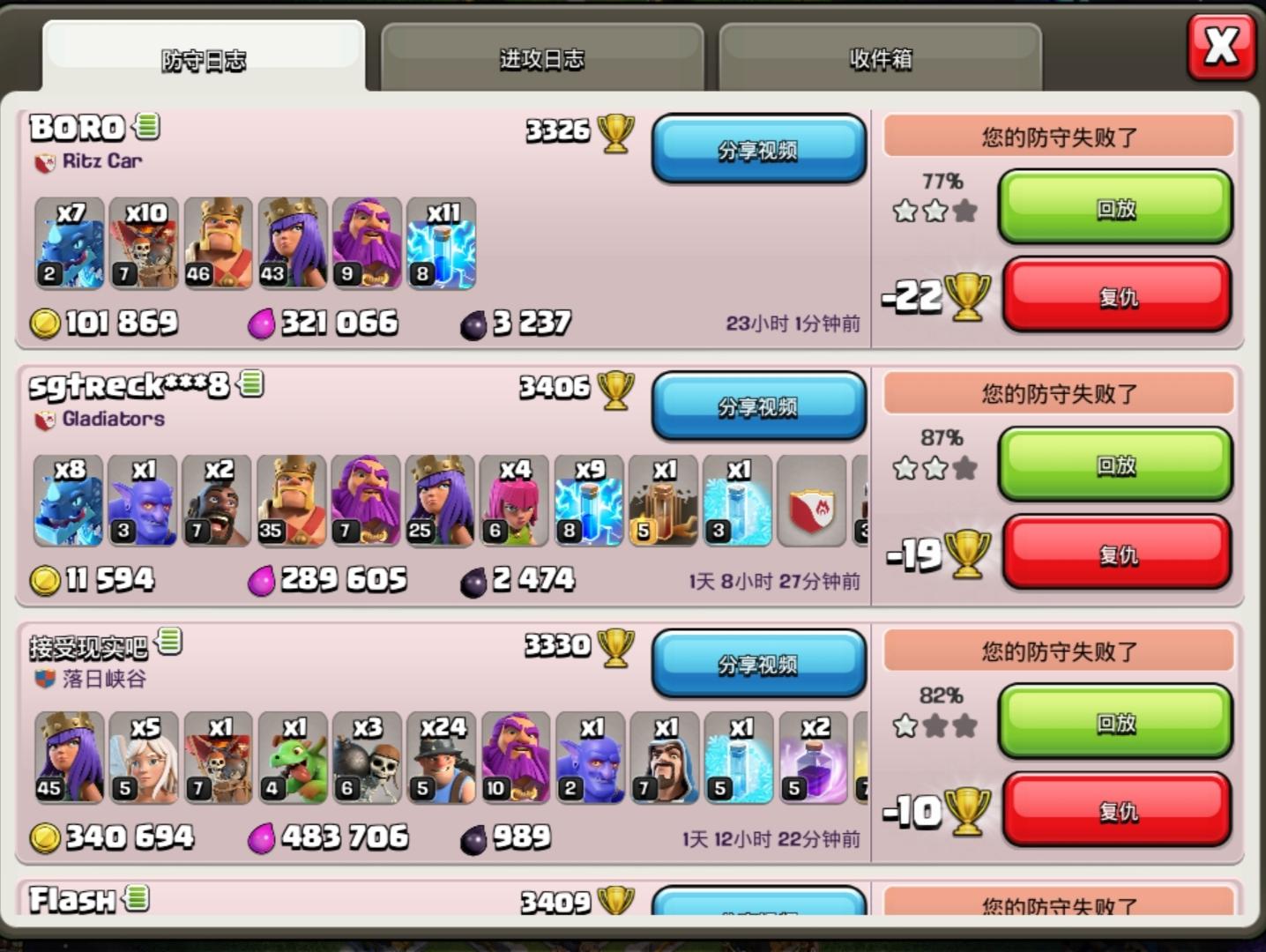Click the Archer Queen icon in BORO's lineup
This screenshot has height=952, width=1266.
point(292,244)
